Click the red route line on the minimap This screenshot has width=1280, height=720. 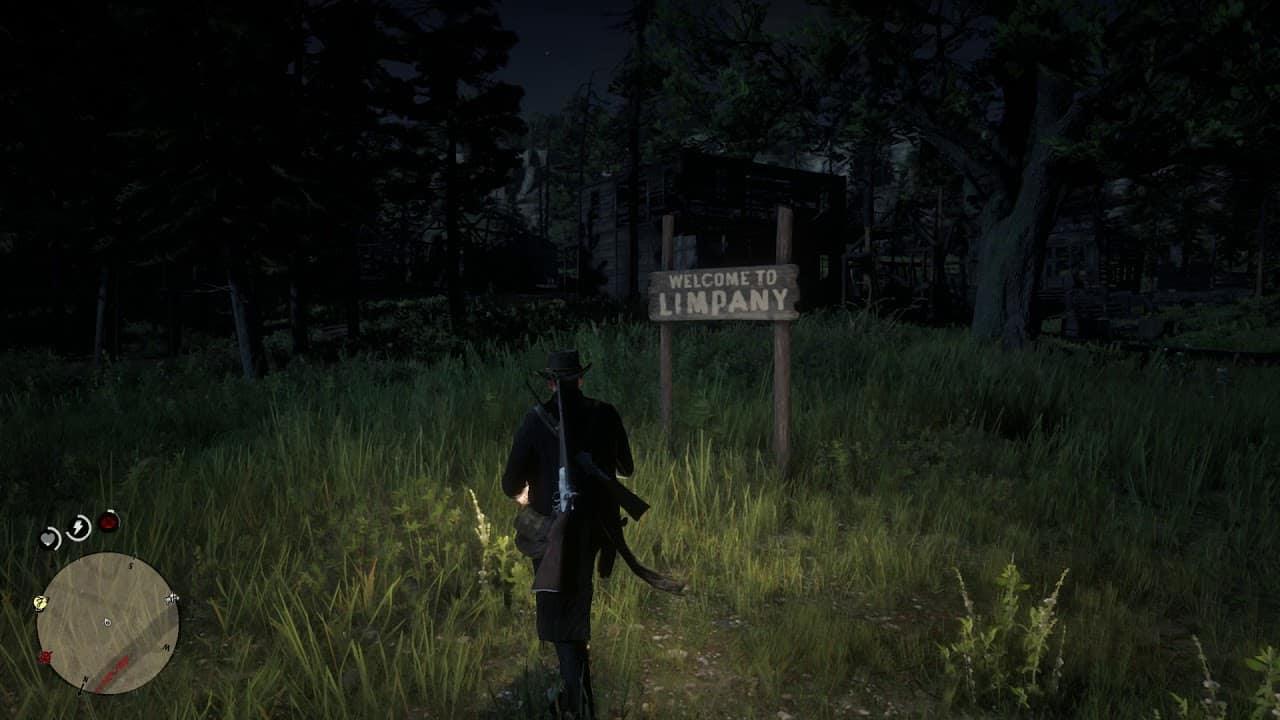pos(113,669)
